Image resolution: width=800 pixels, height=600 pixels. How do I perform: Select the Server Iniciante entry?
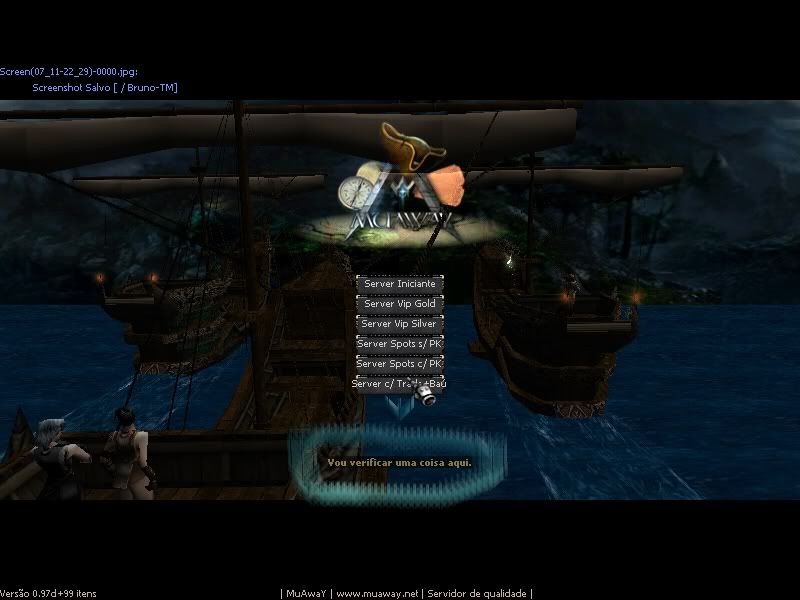[x=400, y=284]
